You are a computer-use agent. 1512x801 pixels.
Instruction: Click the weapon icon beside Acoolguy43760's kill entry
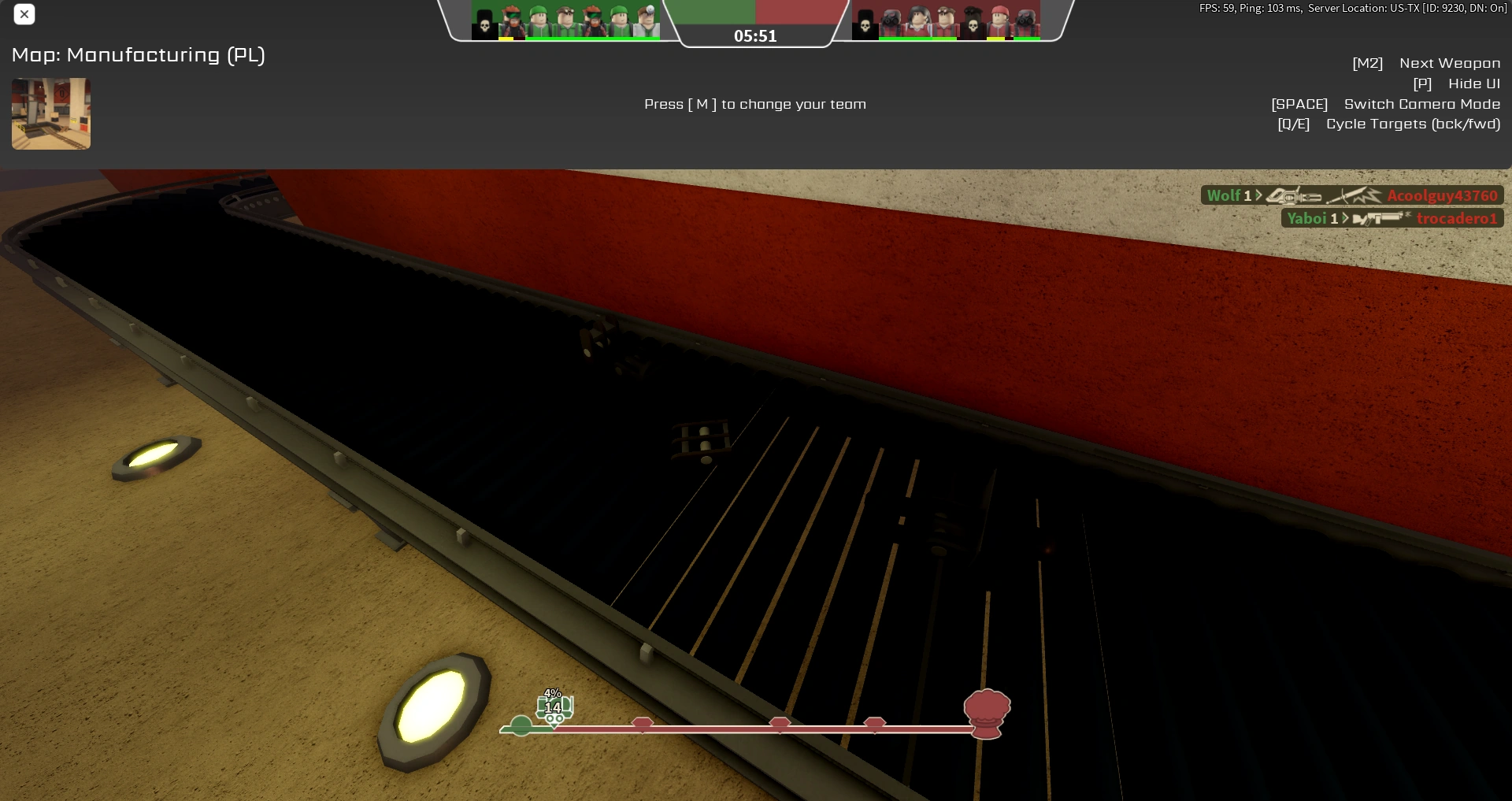(x=1295, y=195)
